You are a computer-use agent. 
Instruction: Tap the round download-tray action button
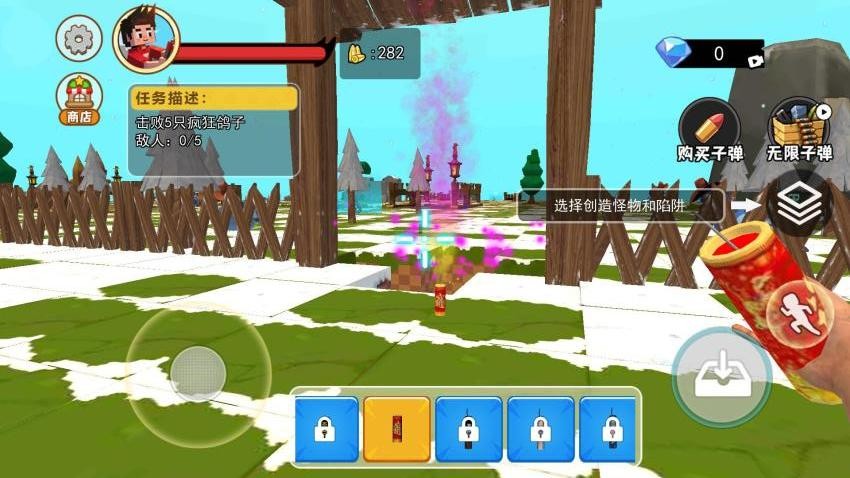pyautogui.click(x=721, y=377)
